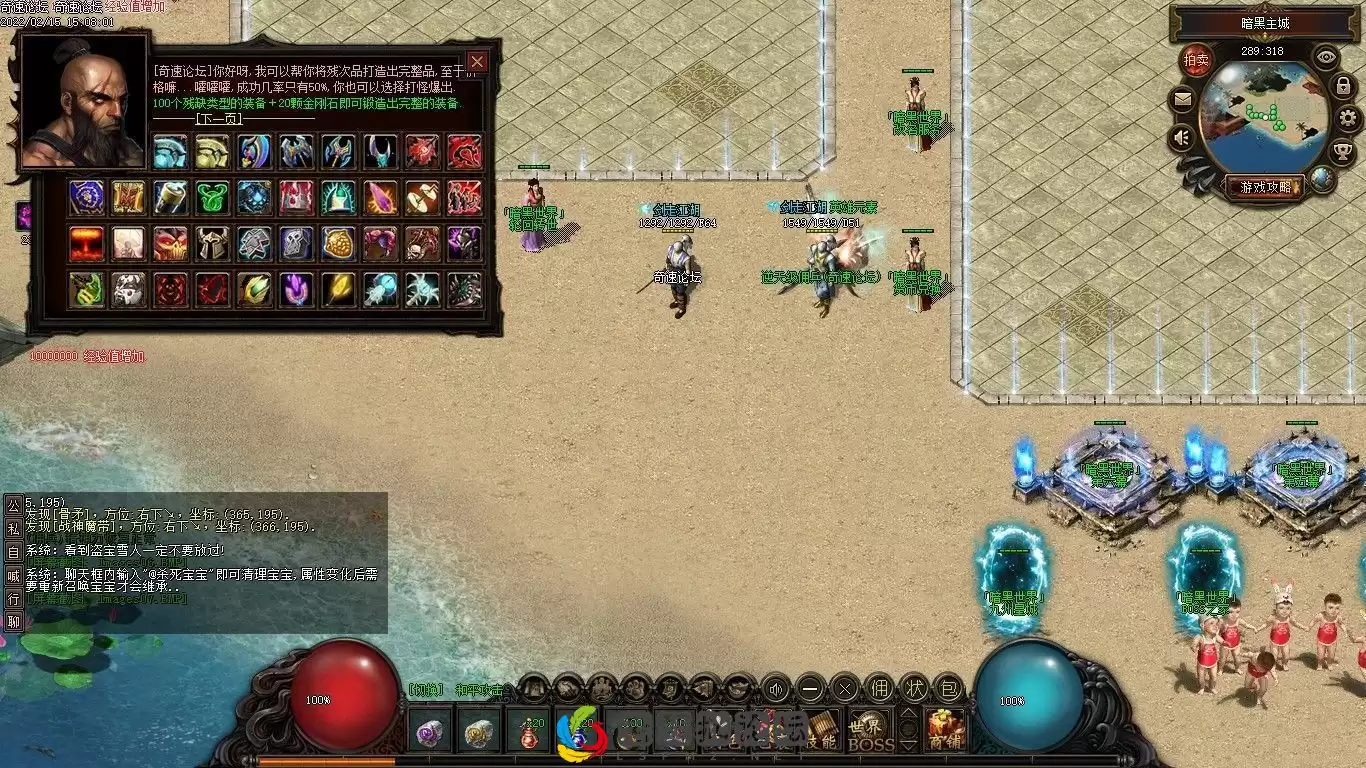The image size is (1366, 768).
Task: Select the horned steel helmet icon
Action: coord(213,243)
